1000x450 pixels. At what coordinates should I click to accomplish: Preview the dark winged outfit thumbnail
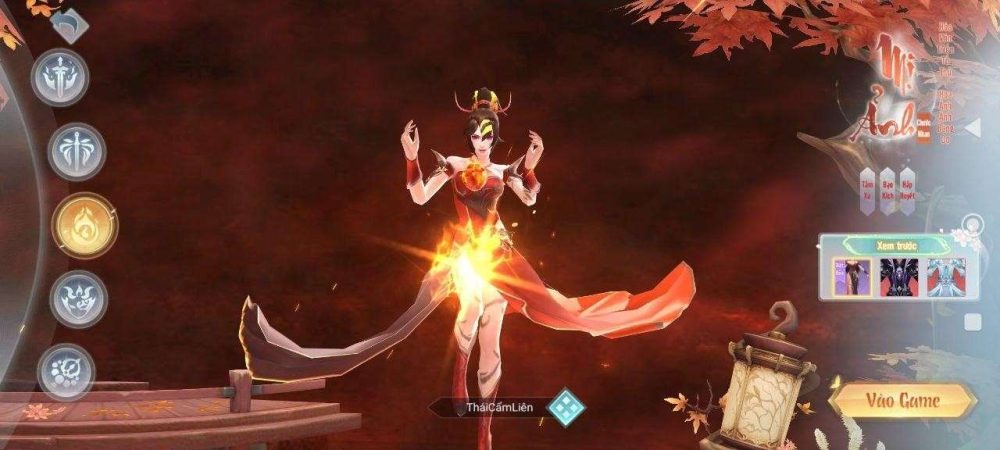coord(899,276)
